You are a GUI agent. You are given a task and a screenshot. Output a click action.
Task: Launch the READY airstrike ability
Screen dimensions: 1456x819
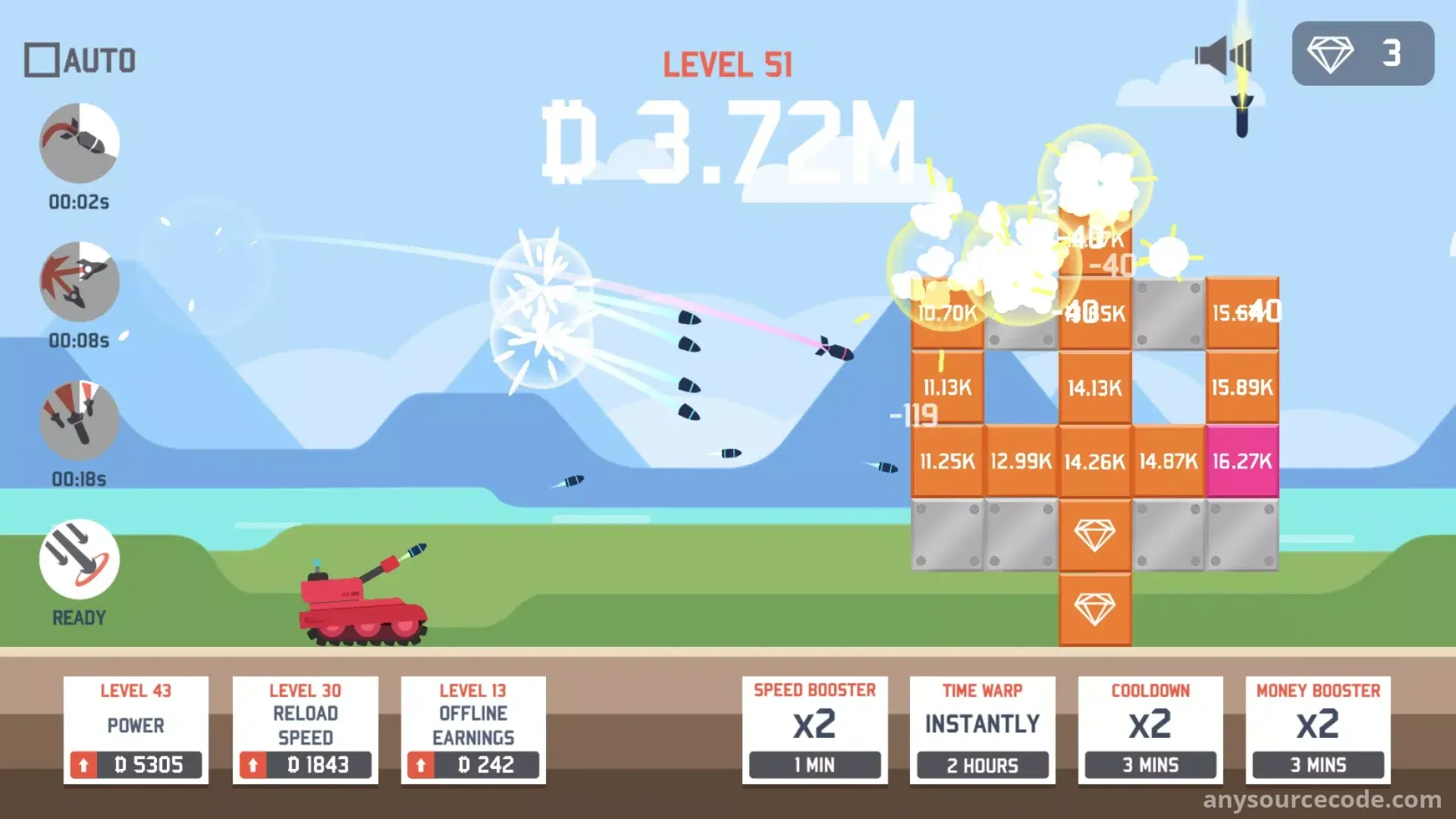point(80,560)
